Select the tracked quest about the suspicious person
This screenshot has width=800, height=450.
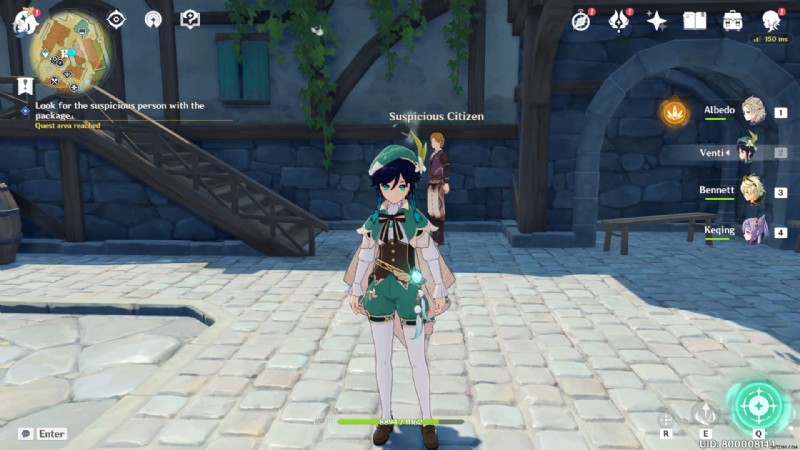pos(120,110)
